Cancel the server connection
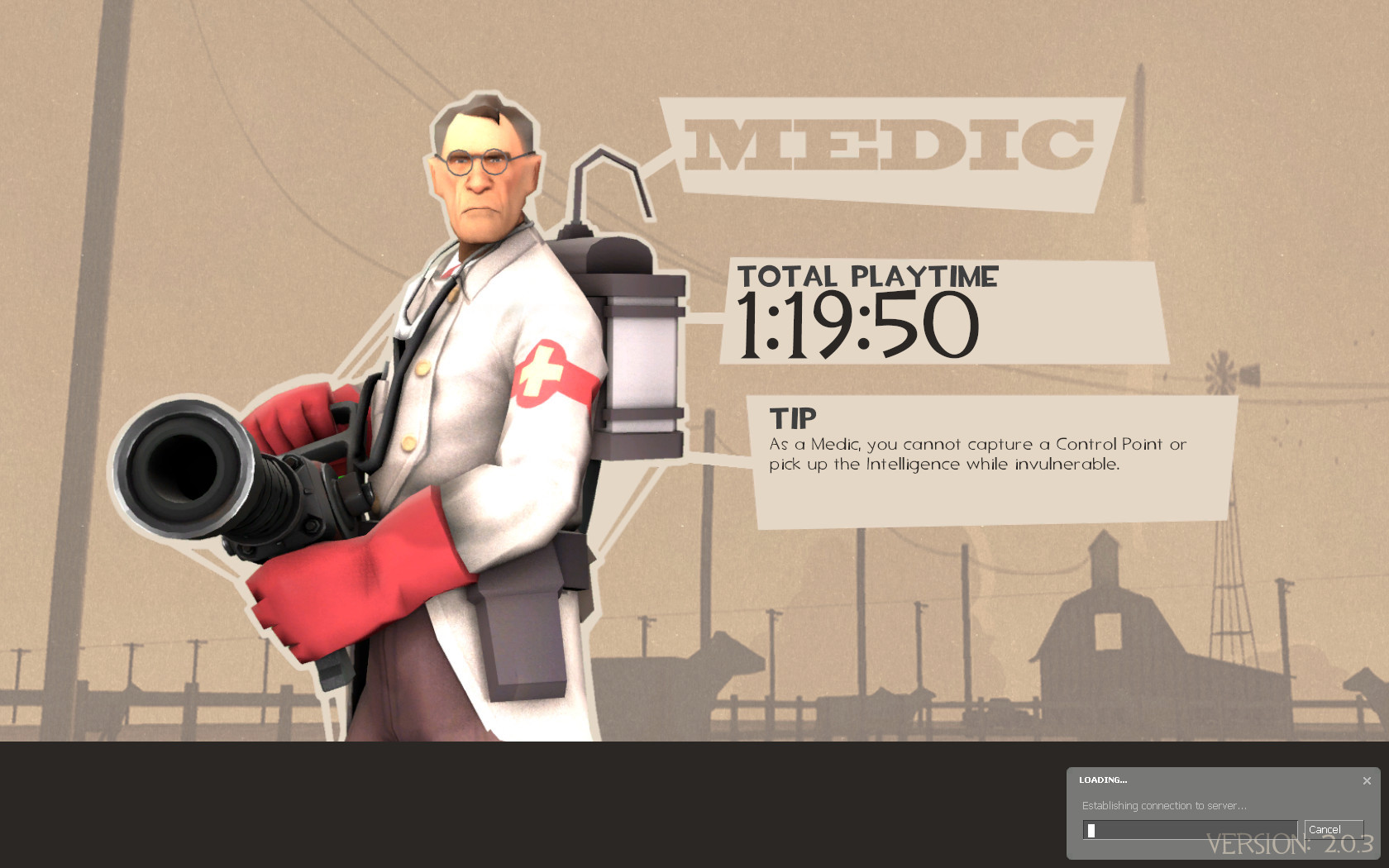The height and width of the screenshot is (868, 1389). point(1334,829)
